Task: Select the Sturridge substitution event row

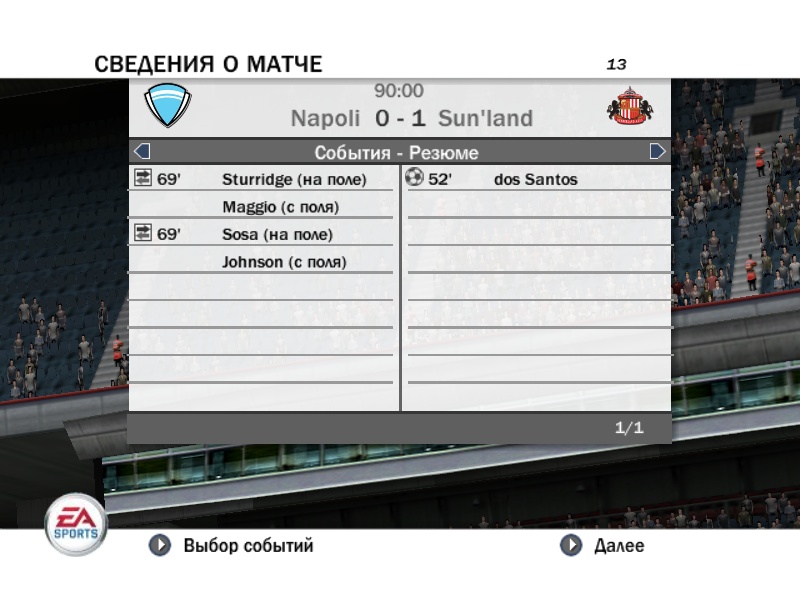Action: pyautogui.click(x=262, y=180)
